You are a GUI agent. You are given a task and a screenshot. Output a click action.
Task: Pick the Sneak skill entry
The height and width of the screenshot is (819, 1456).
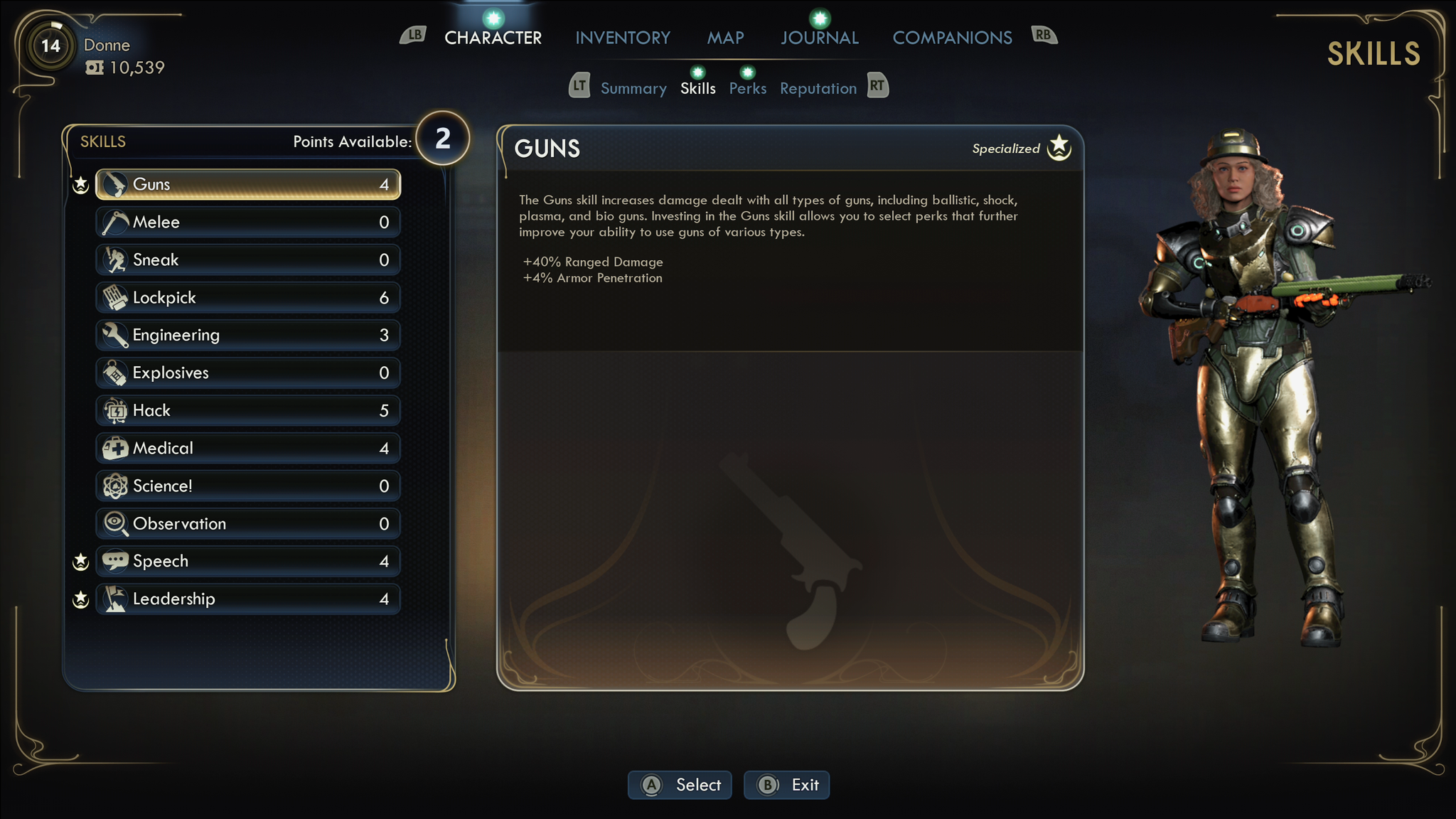pos(247,260)
